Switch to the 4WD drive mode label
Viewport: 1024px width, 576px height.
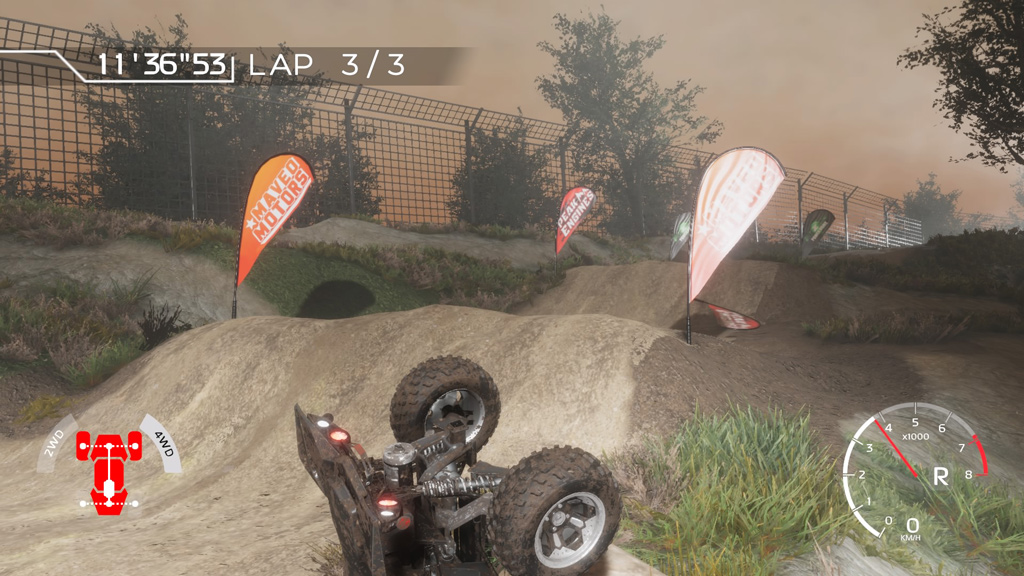[163, 441]
